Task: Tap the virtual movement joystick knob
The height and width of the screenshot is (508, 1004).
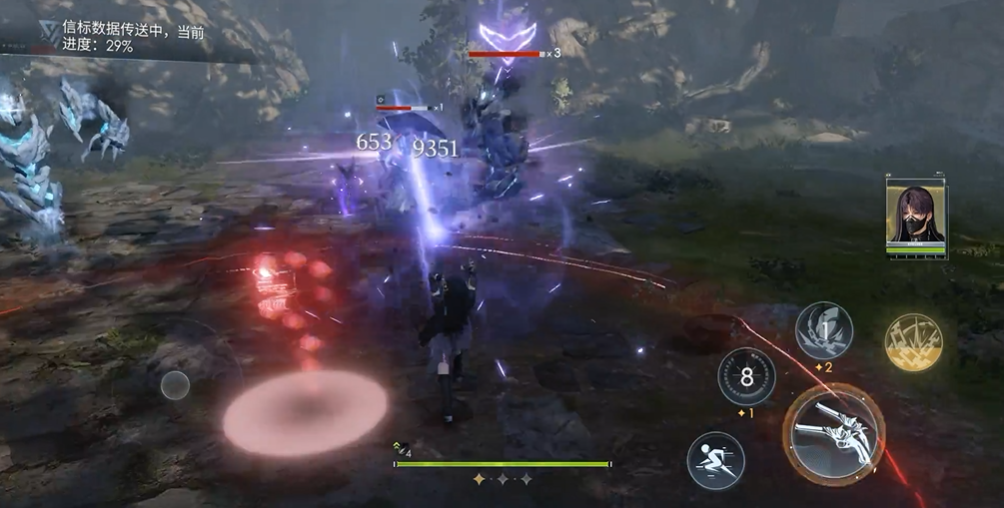Action: coord(175,385)
